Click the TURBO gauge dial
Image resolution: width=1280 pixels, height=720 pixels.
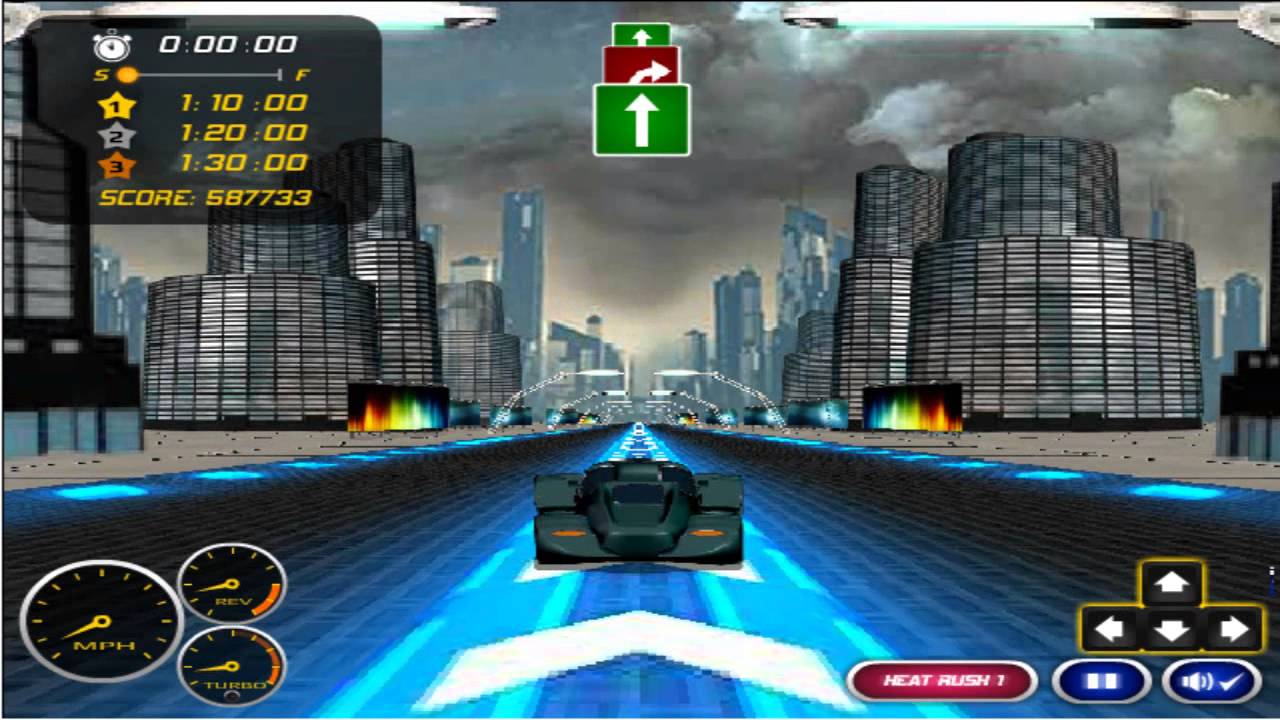click(x=232, y=668)
